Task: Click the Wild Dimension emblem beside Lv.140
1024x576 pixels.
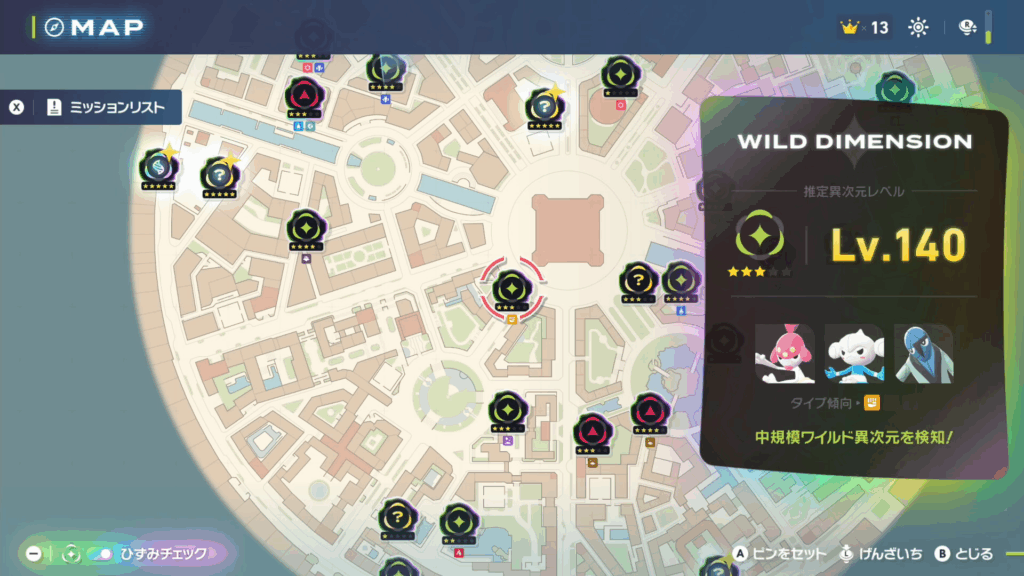Action: tap(759, 237)
